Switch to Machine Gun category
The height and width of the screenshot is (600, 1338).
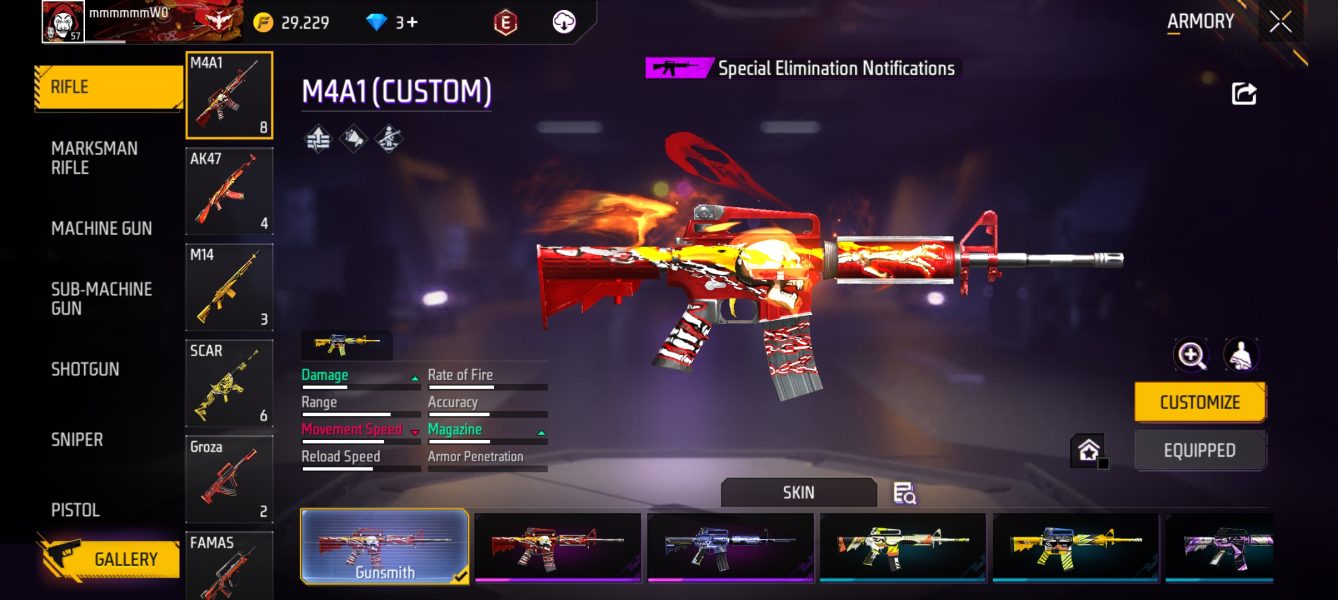tap(102, 229)
